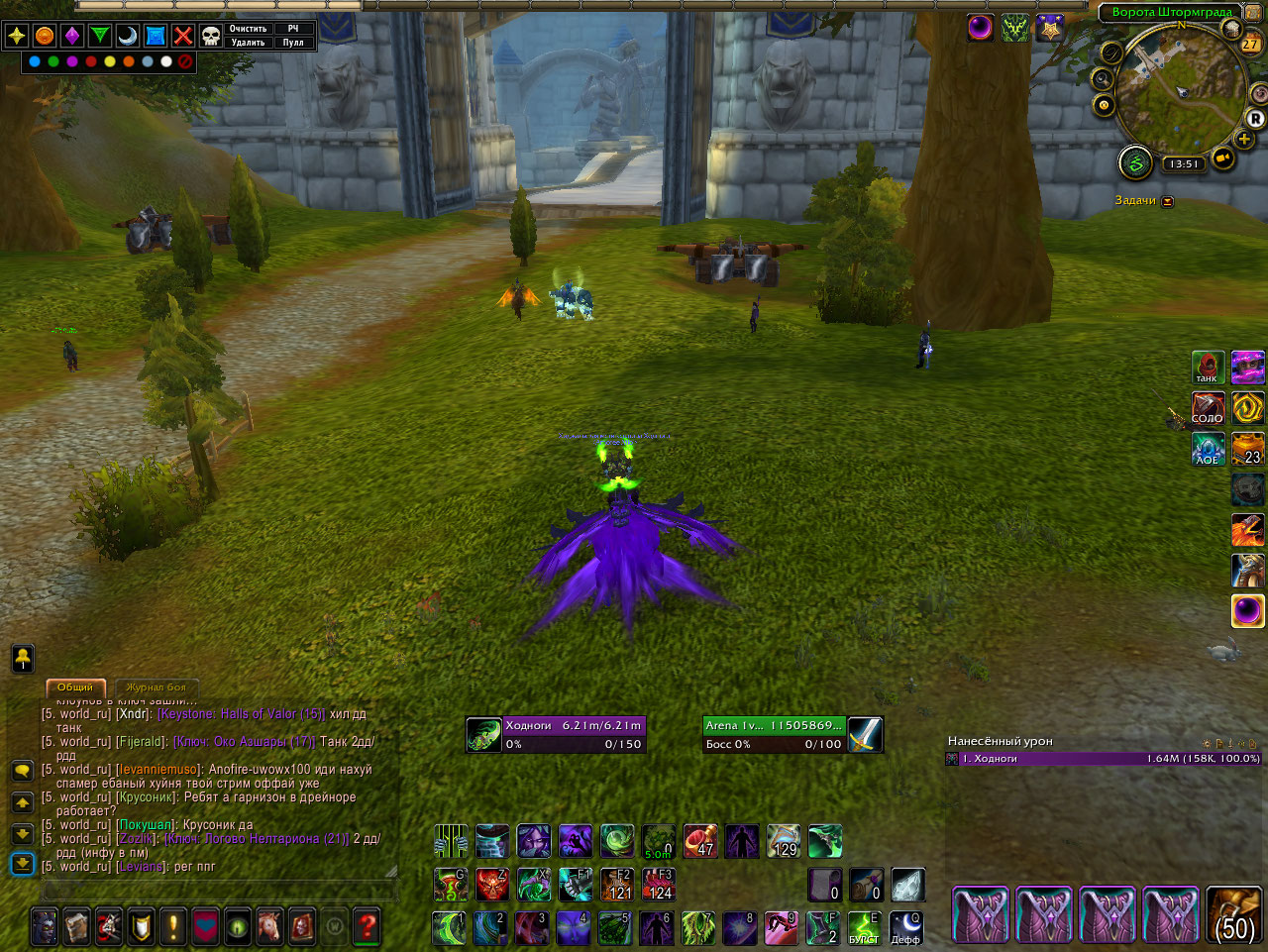
Task: Click the Пулл button
Action: coord(293,43)
